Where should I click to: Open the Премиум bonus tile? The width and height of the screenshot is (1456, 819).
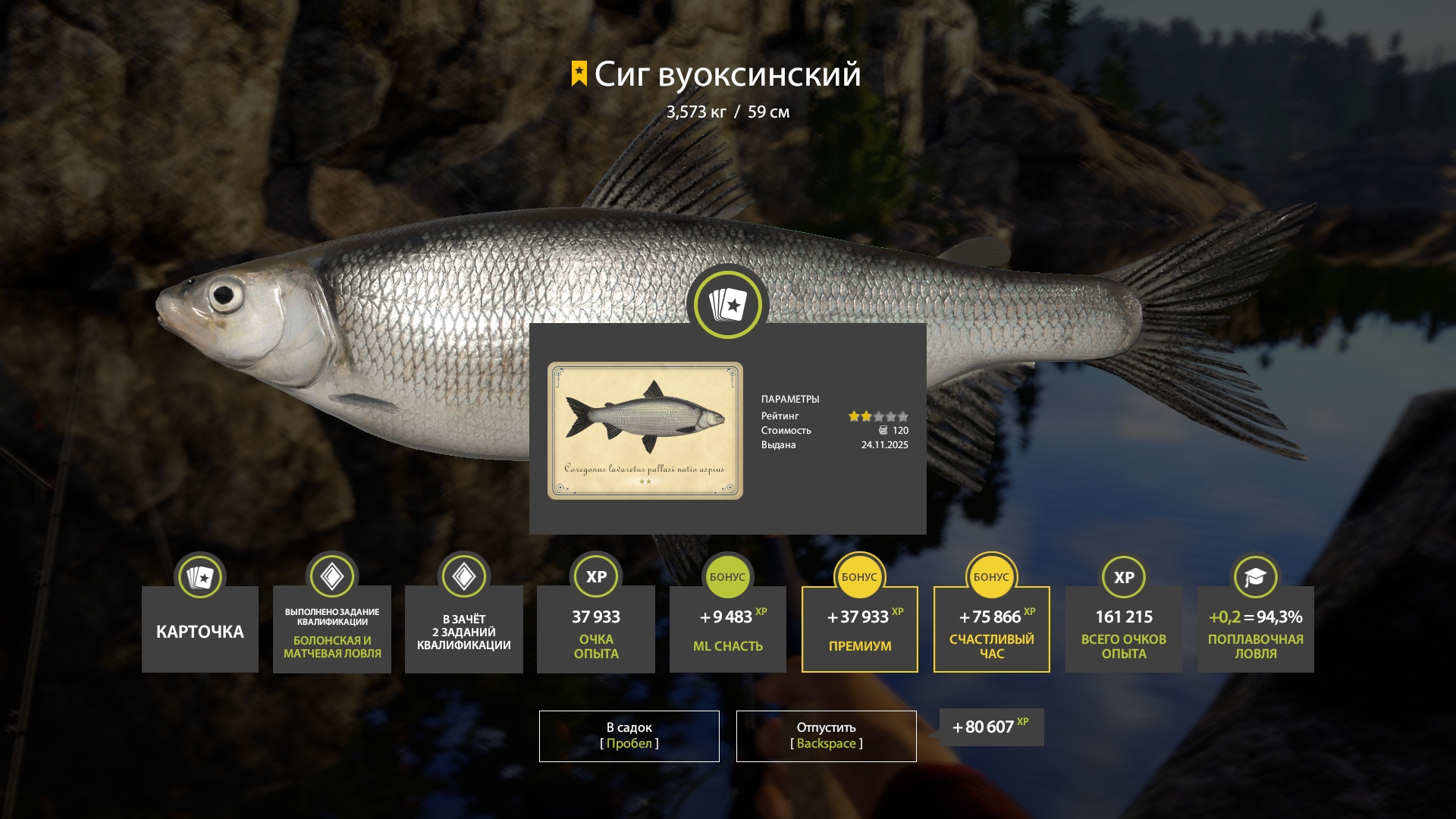pos(860,629)
